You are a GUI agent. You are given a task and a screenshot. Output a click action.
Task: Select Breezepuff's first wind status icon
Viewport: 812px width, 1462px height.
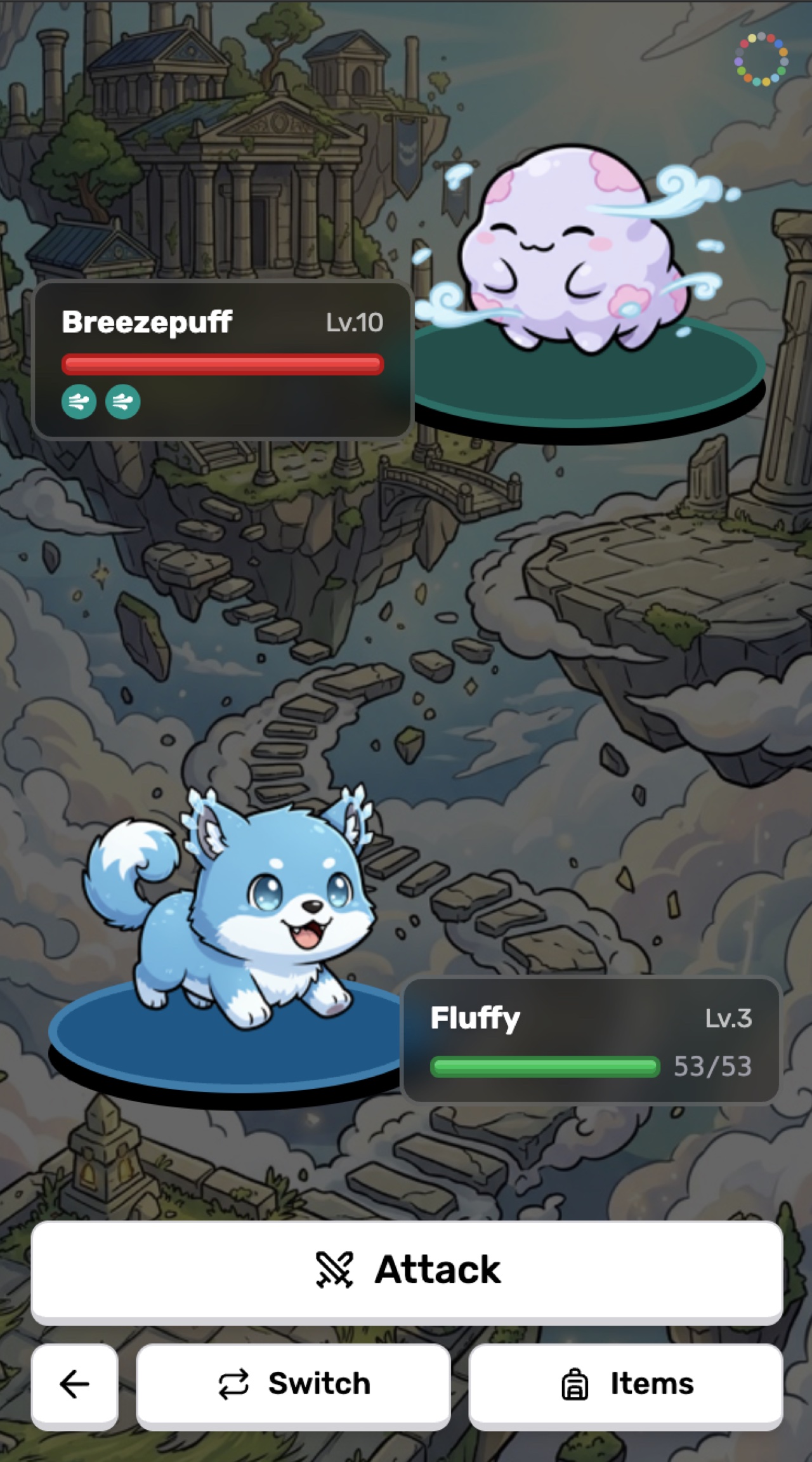[79, 402]
